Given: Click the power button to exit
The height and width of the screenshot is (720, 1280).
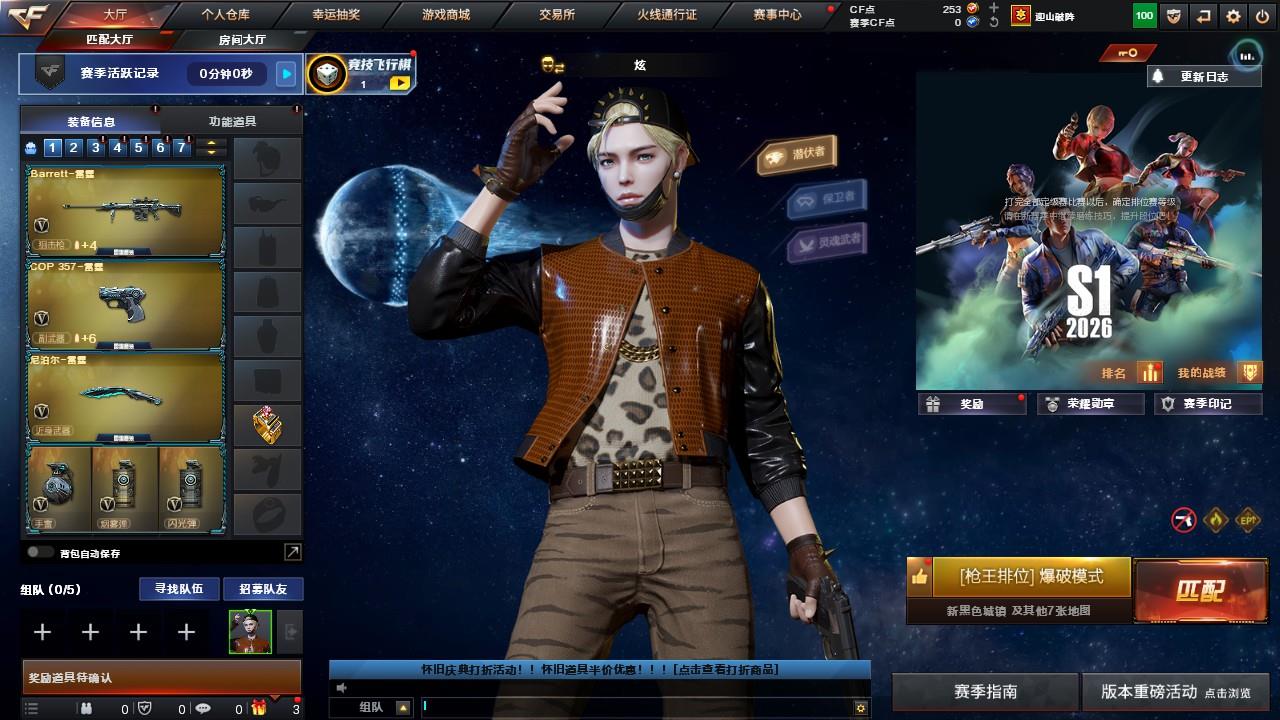Looking at the screenshot, I should click(x=1261, y=16).
